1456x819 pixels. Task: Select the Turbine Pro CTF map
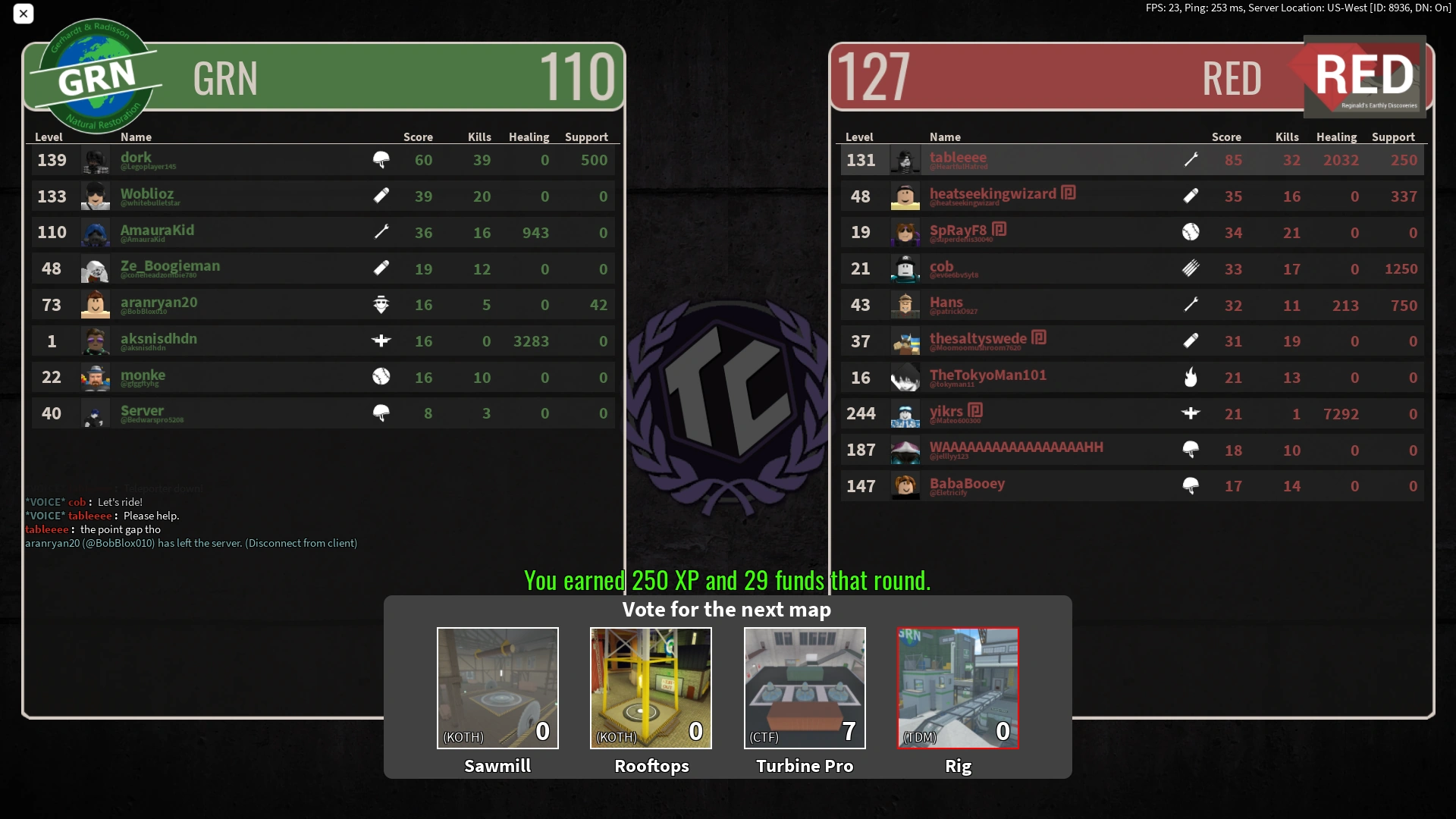[804, 687]
